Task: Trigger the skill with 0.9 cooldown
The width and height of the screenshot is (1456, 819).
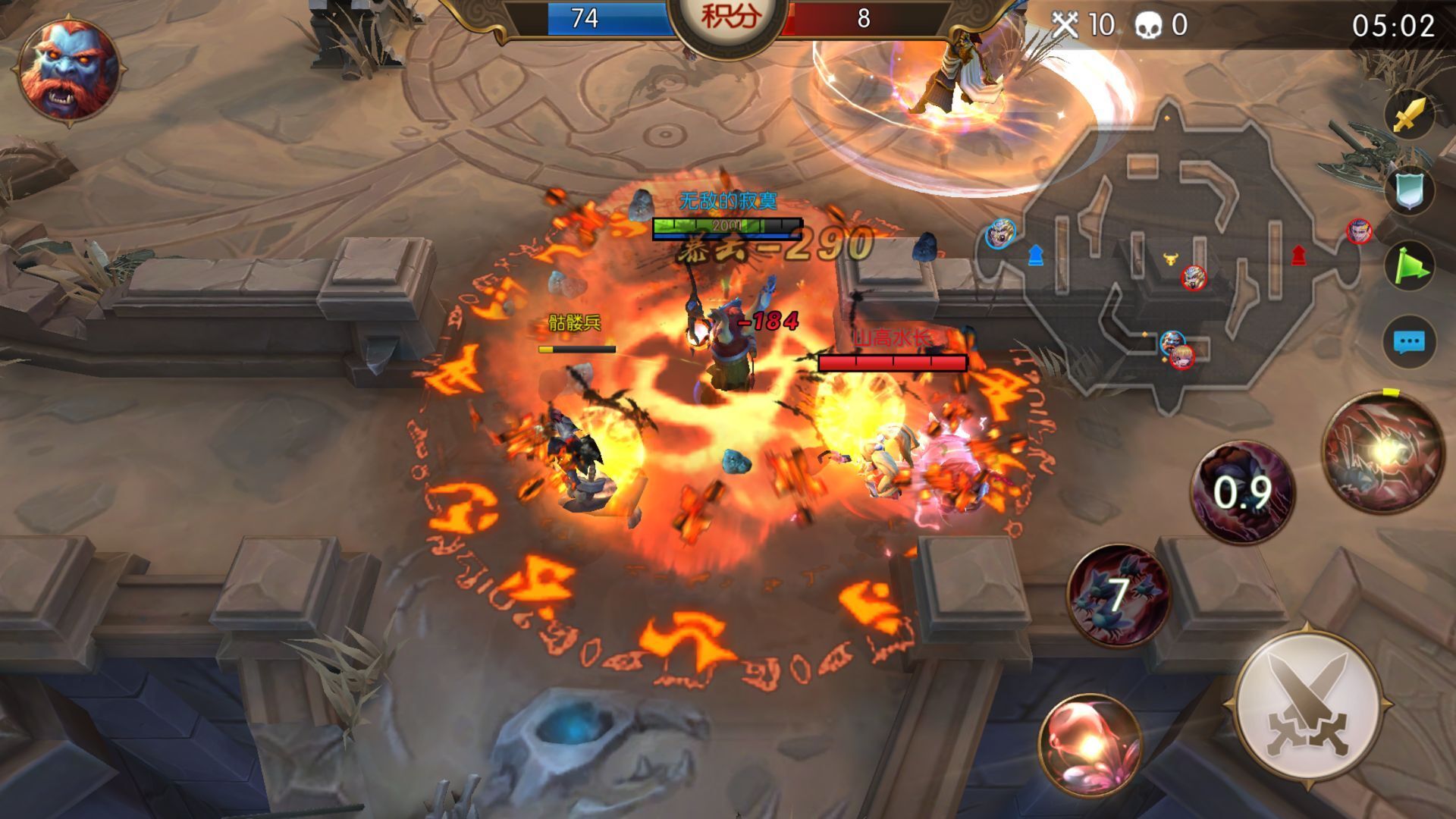Action: coord(1241,491)
